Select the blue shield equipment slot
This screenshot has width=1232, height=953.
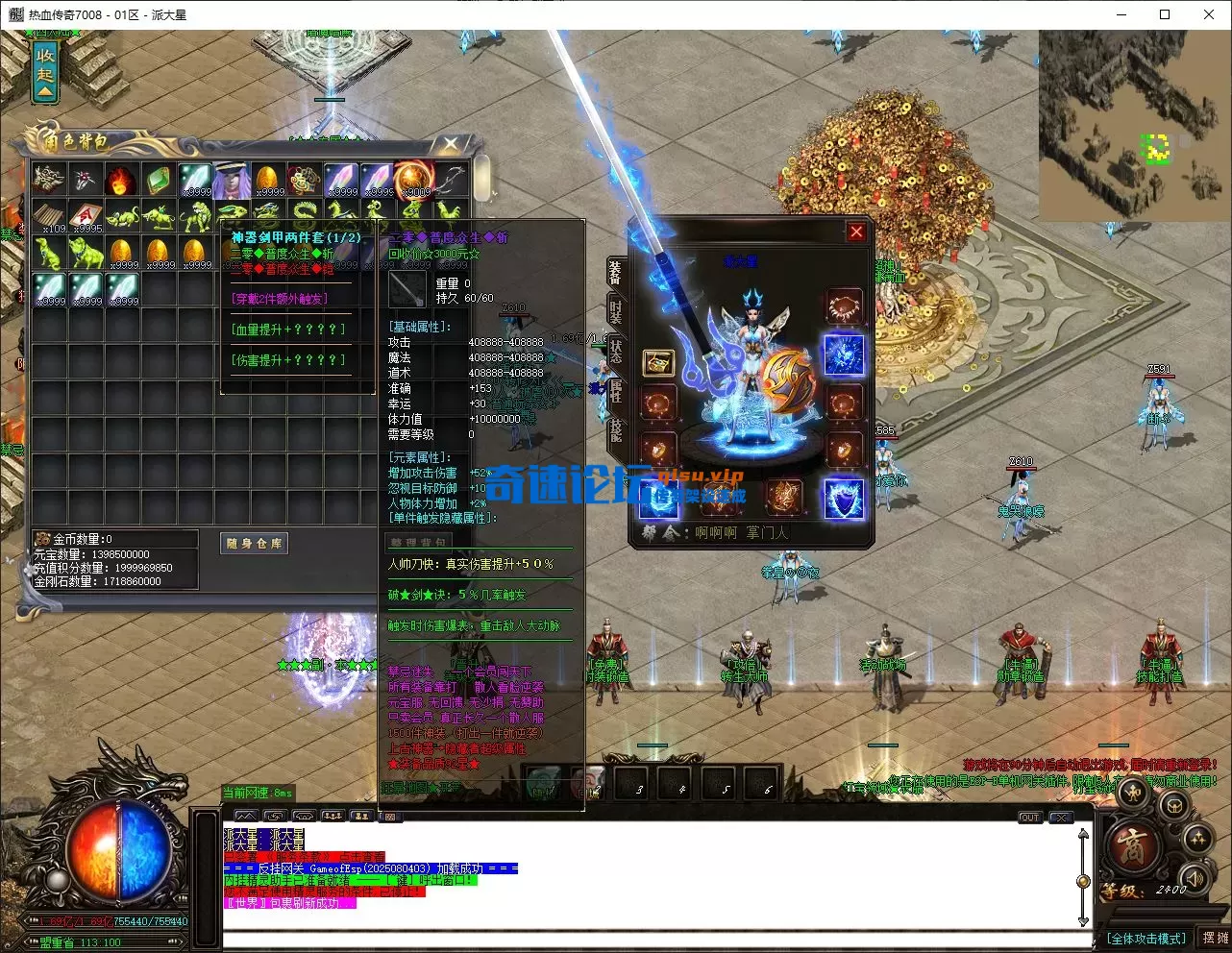click(844, 499)
